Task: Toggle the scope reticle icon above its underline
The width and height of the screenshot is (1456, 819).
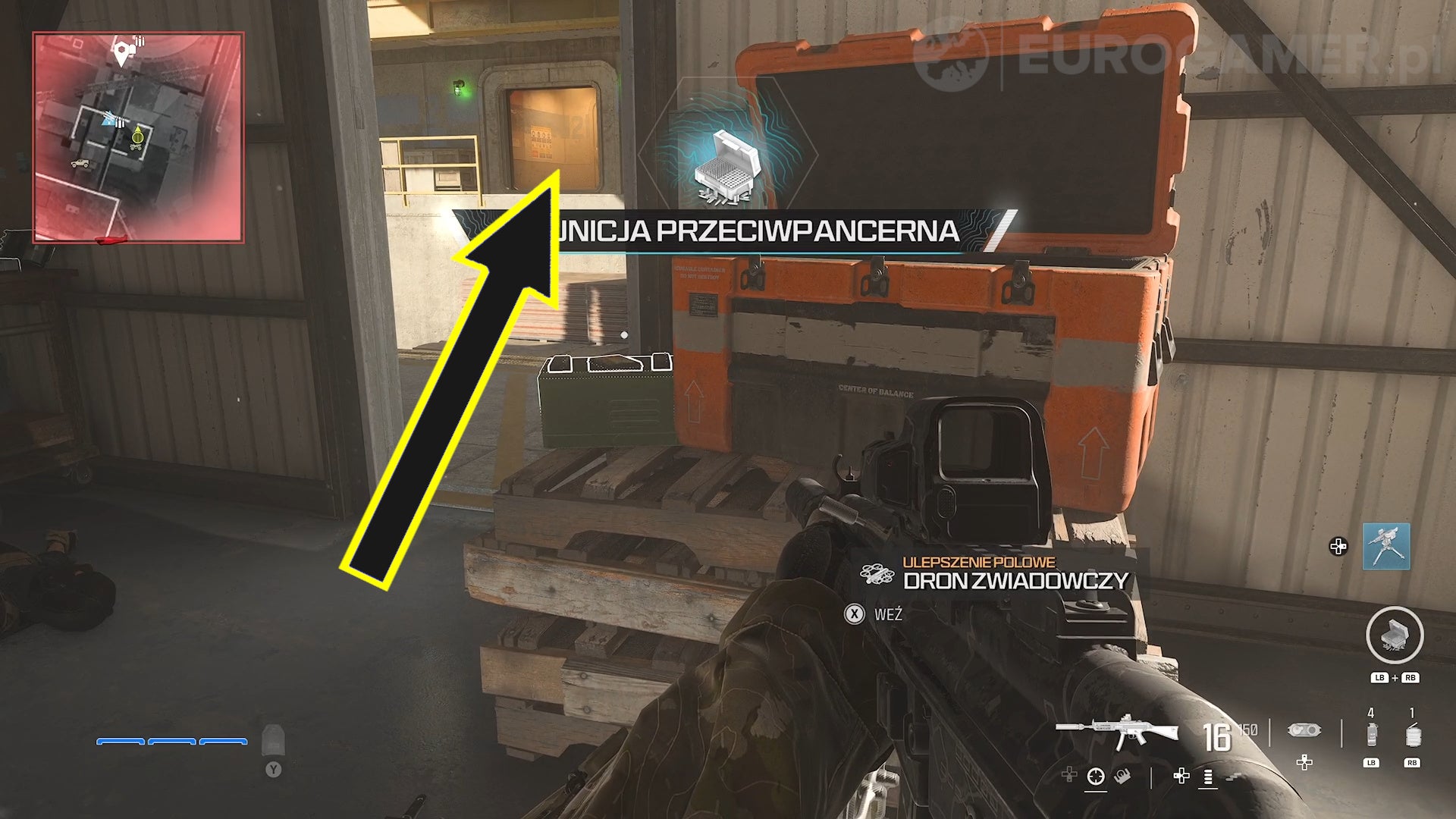Action: (x=1097, y=777)
